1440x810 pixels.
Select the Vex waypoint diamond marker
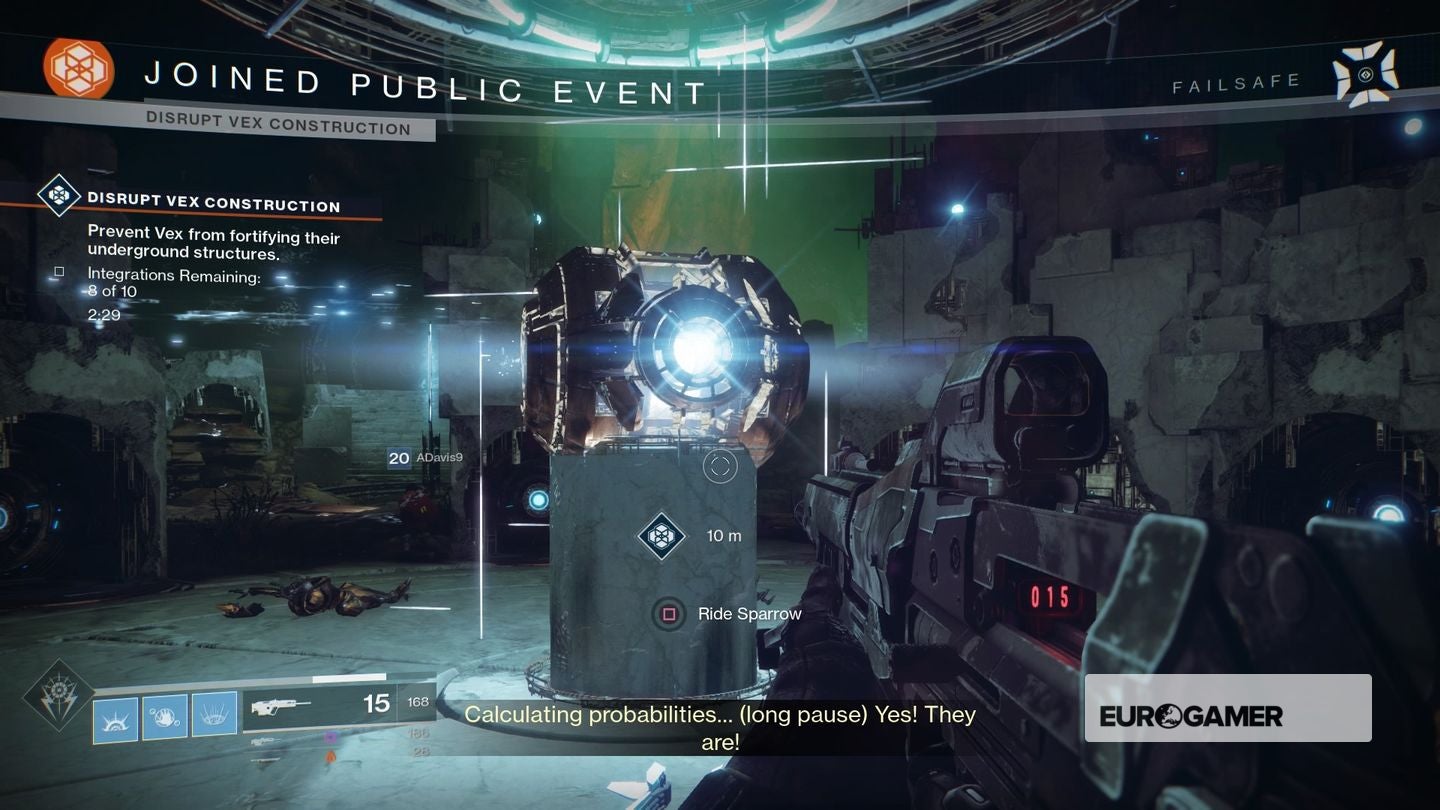pos(660,536)
